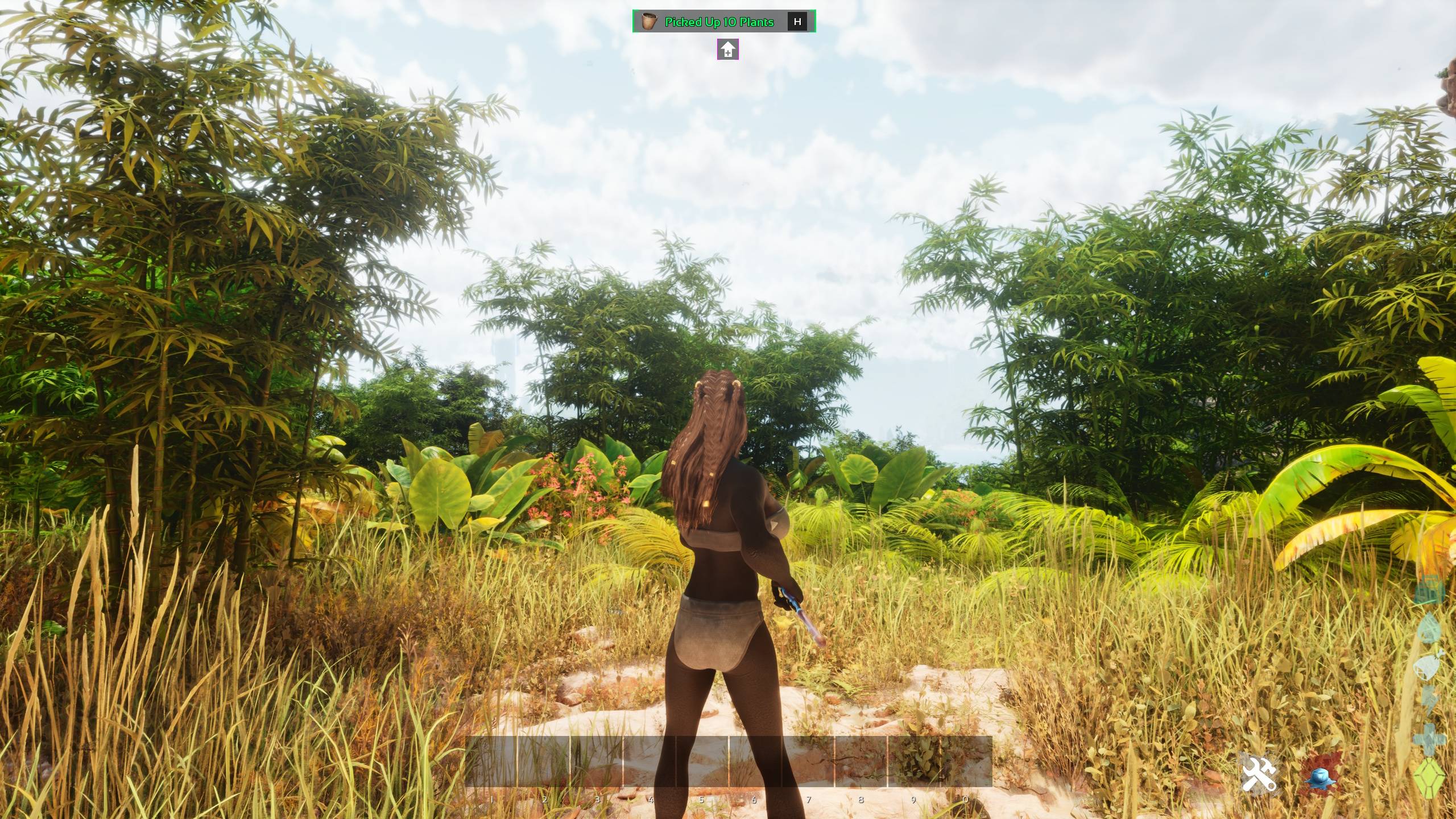
Task: Select the level-up arrow icon
Action: click(727, 49)
